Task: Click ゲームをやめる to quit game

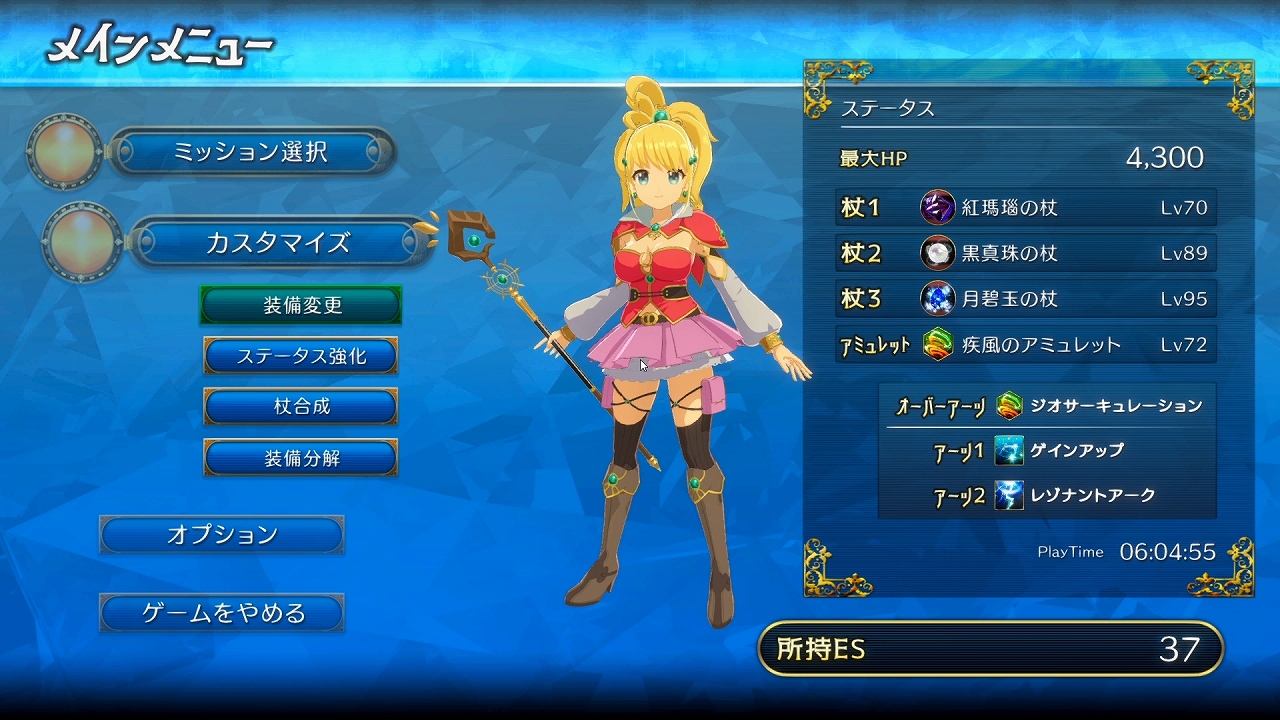Action: point(222,613)
